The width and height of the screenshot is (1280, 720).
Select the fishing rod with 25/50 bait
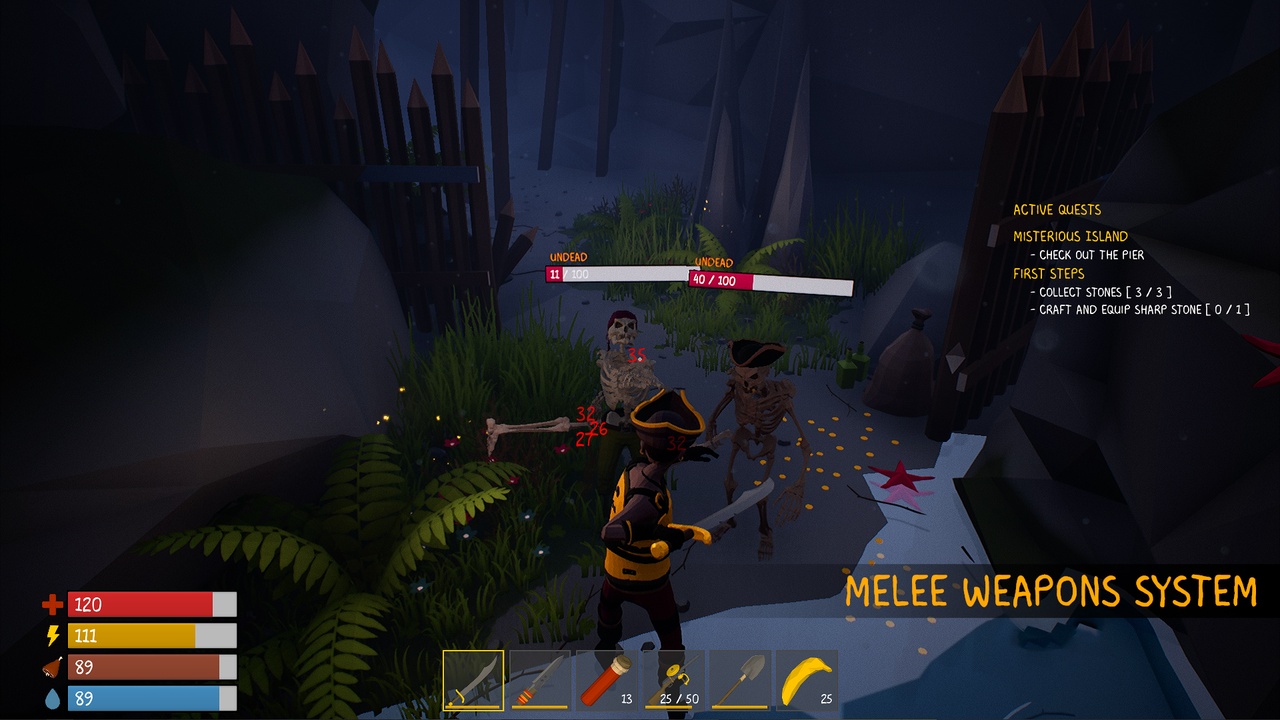(674, 680)
